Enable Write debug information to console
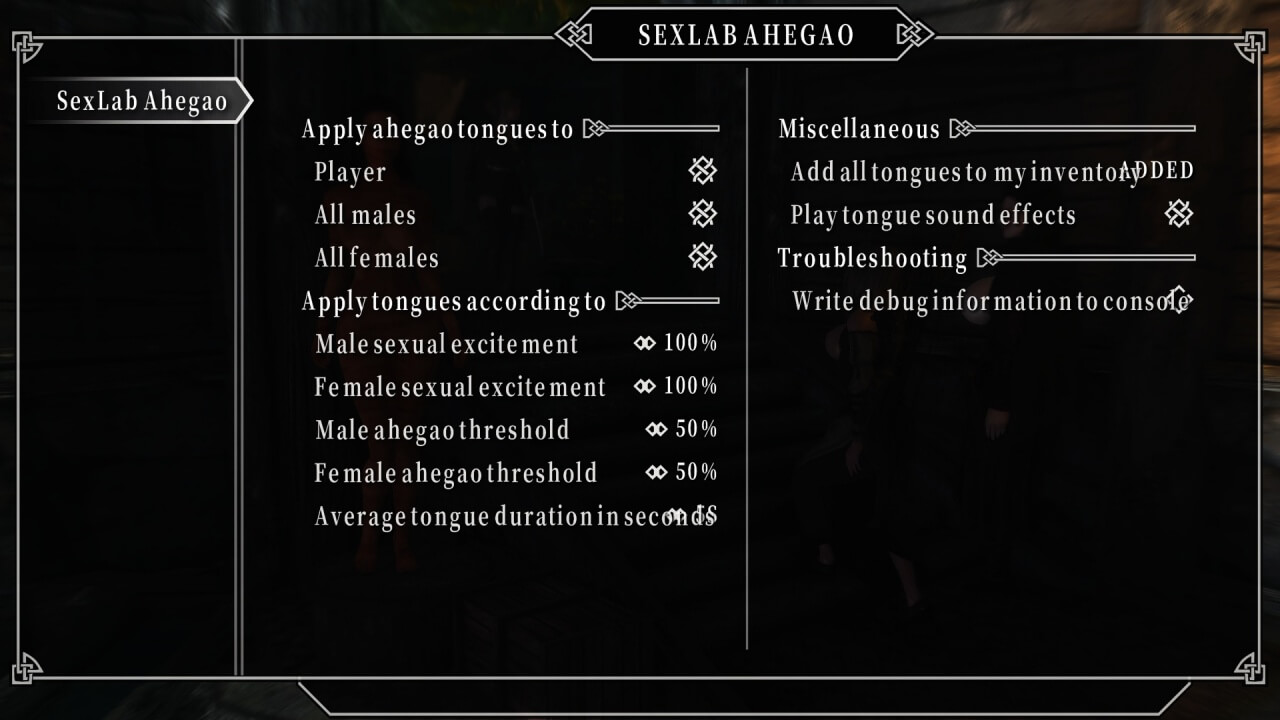Screen dimensions: 1280x720 pyautogui.click(x=1179, y=300)
